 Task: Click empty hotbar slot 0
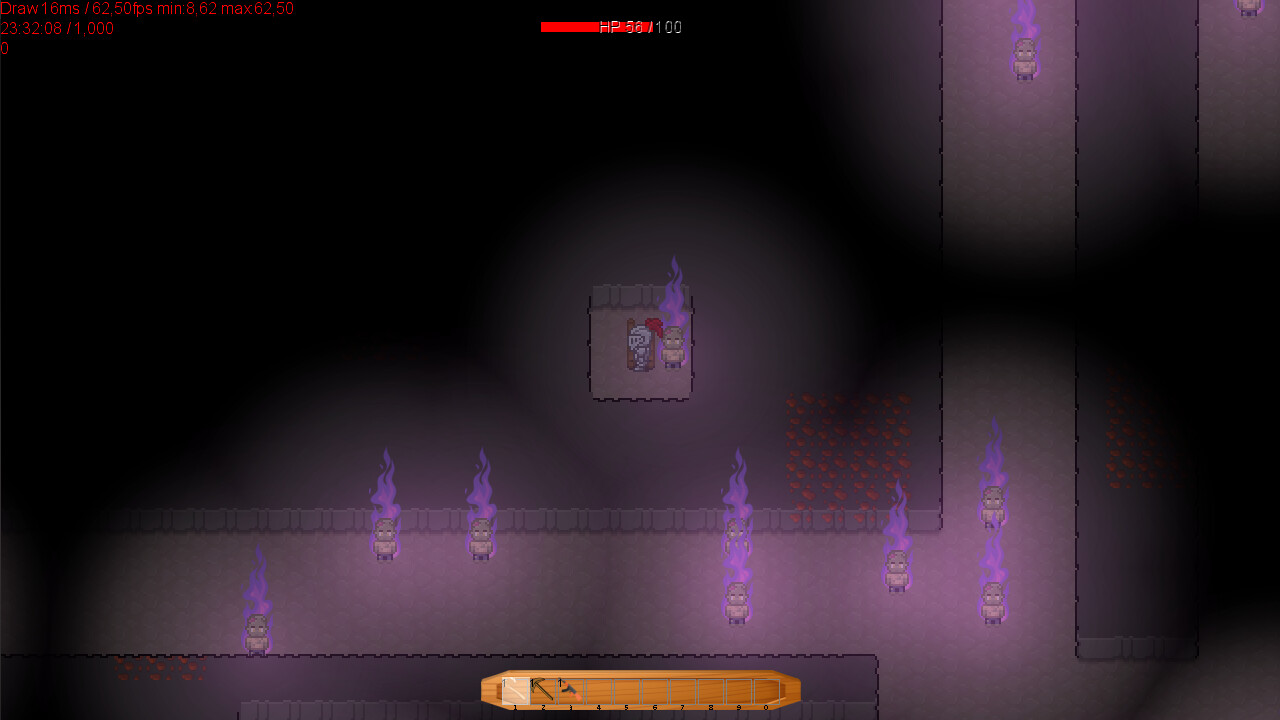click(766, 690)
